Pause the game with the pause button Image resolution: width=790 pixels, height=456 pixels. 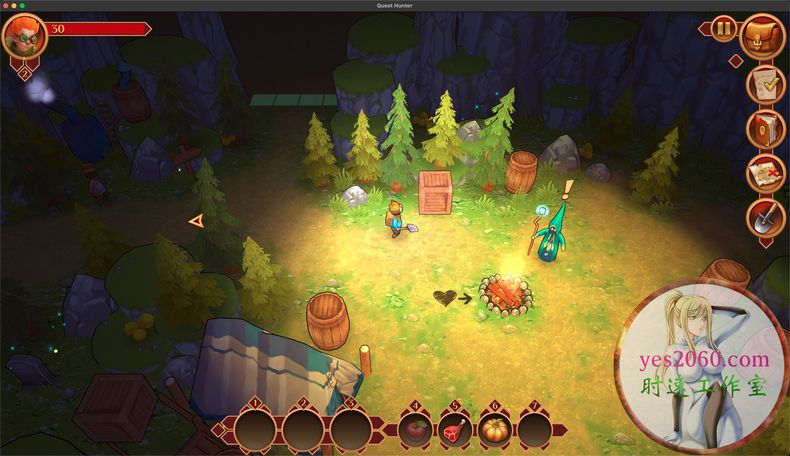pos(724,30)
